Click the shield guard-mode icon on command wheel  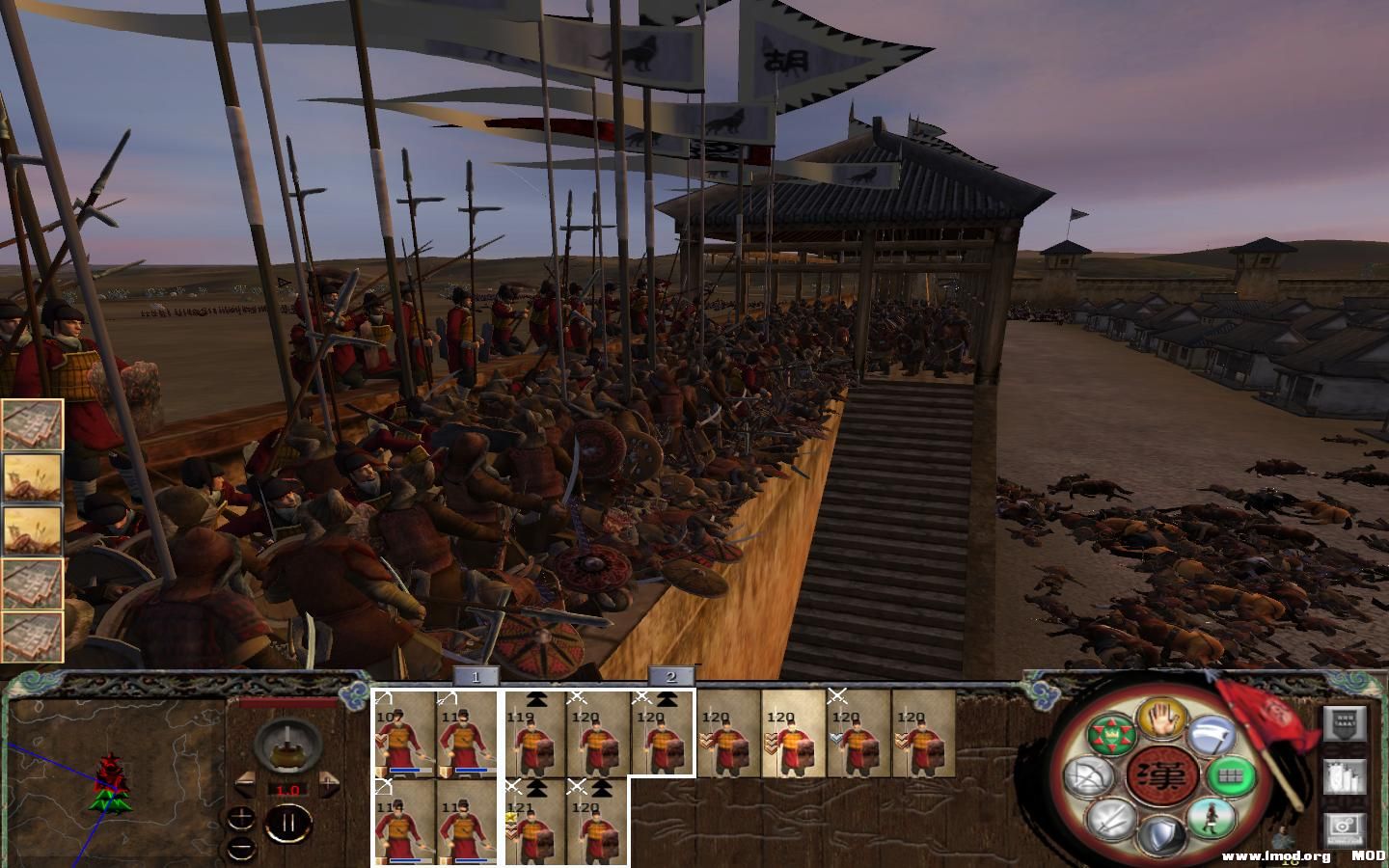tap(1162, 831)
